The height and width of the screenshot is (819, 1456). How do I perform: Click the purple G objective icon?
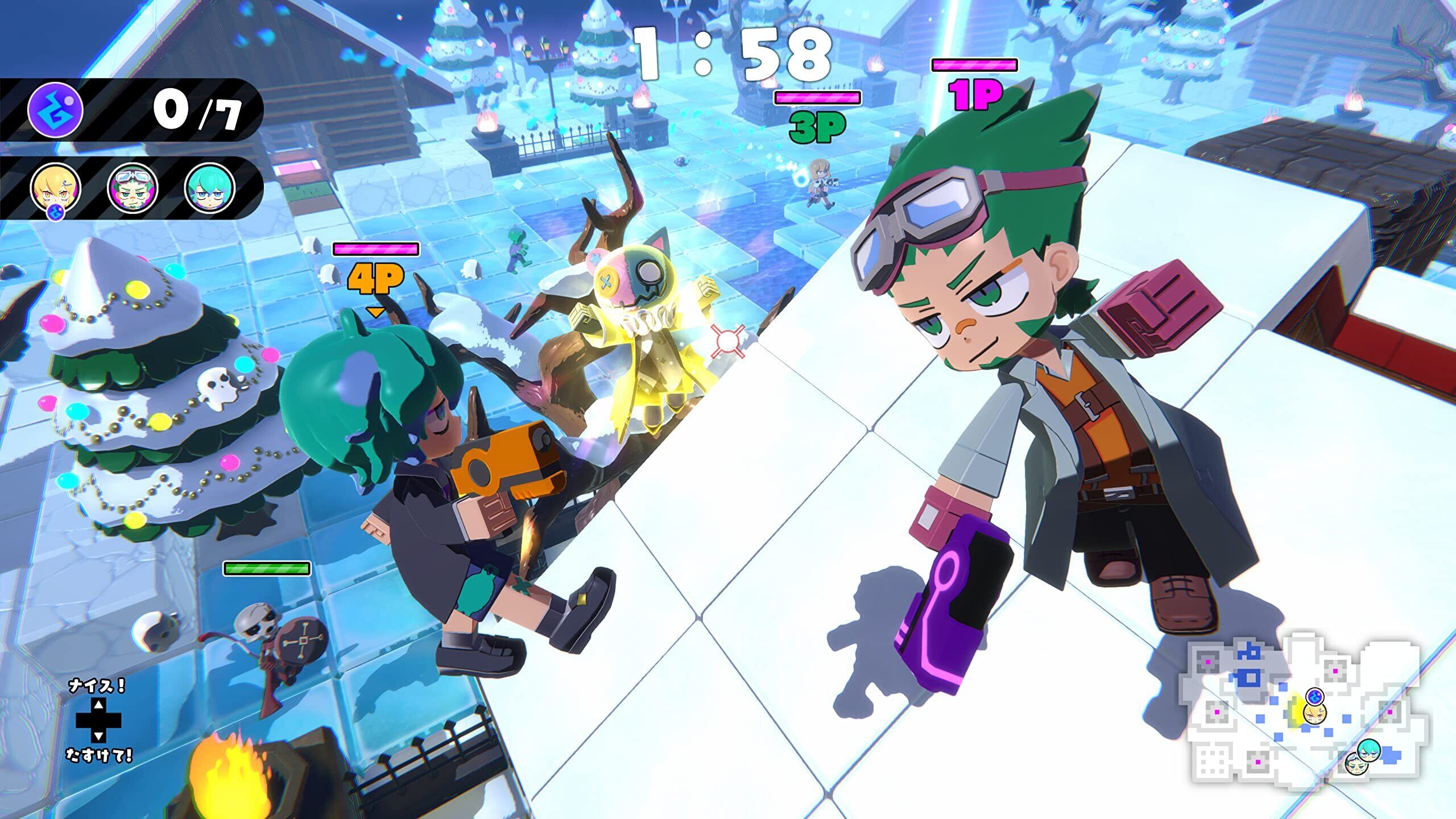[55, 110]
